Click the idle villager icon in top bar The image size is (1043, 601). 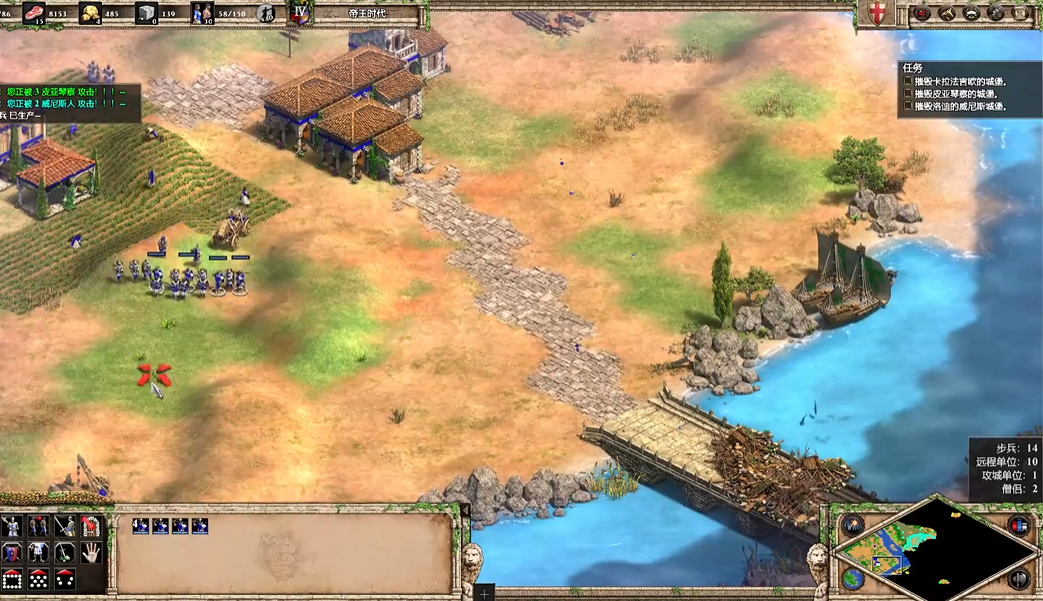coord(267,13)
